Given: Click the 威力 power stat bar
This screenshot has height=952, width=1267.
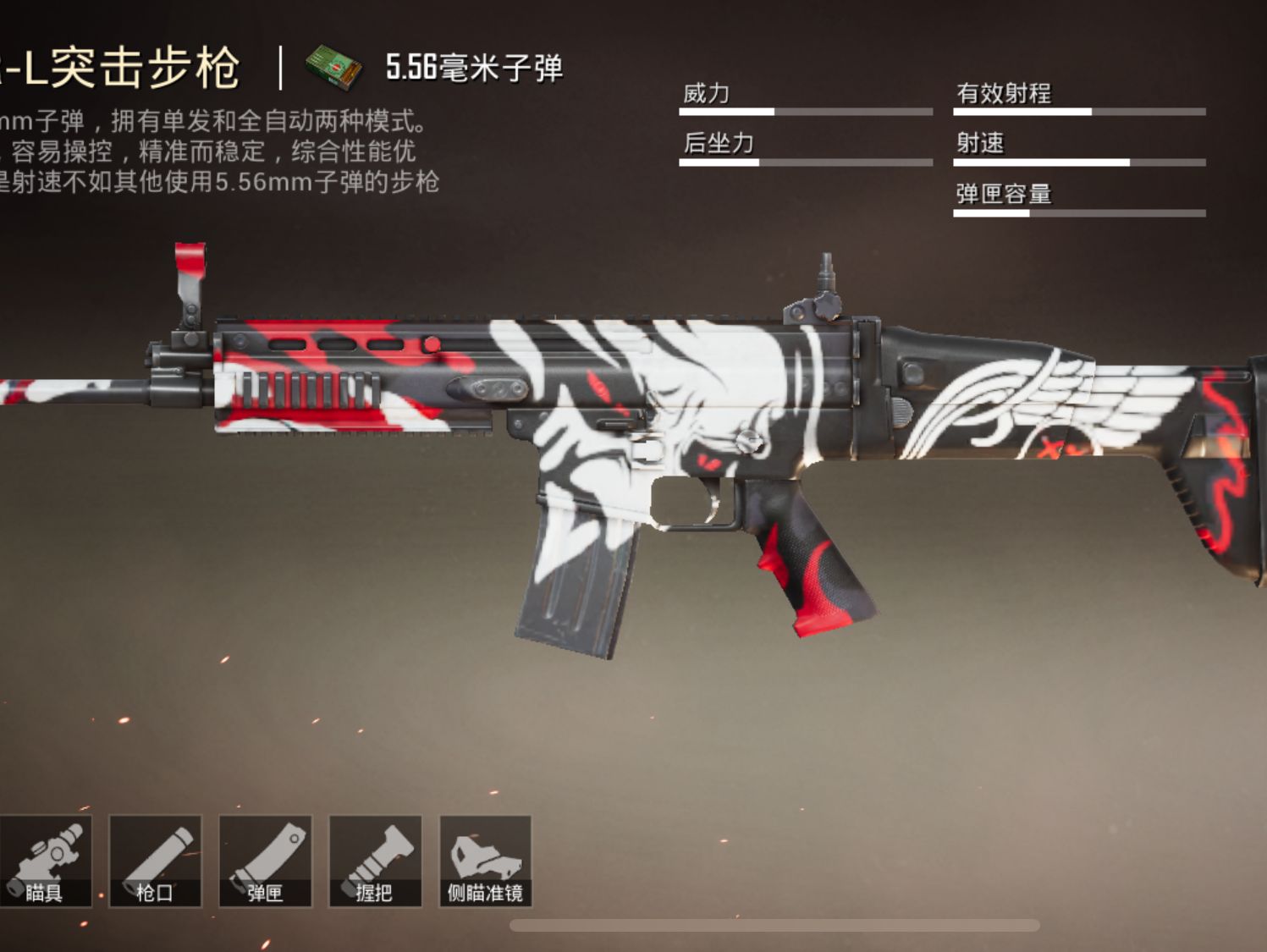Looking at the screenshot, I should pos(804,110).
